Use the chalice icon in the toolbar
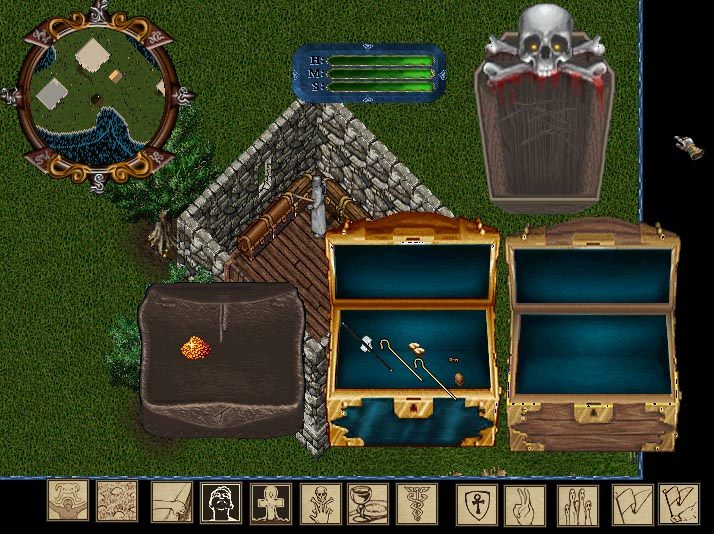This screenshot has height=534, width=714. pyautogui.click(x=367, y=502)
